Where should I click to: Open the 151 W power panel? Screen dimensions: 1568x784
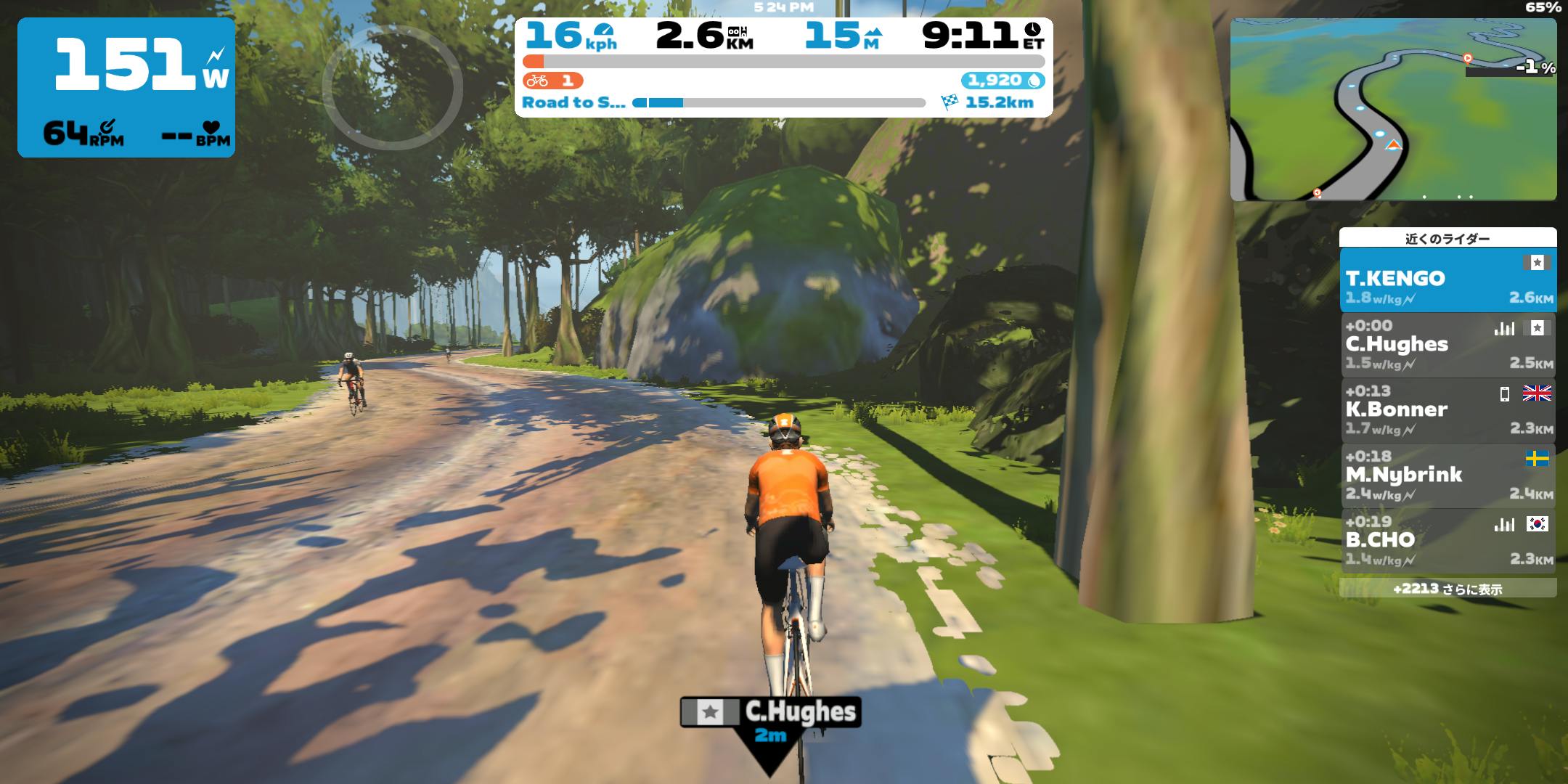[126, 87]
